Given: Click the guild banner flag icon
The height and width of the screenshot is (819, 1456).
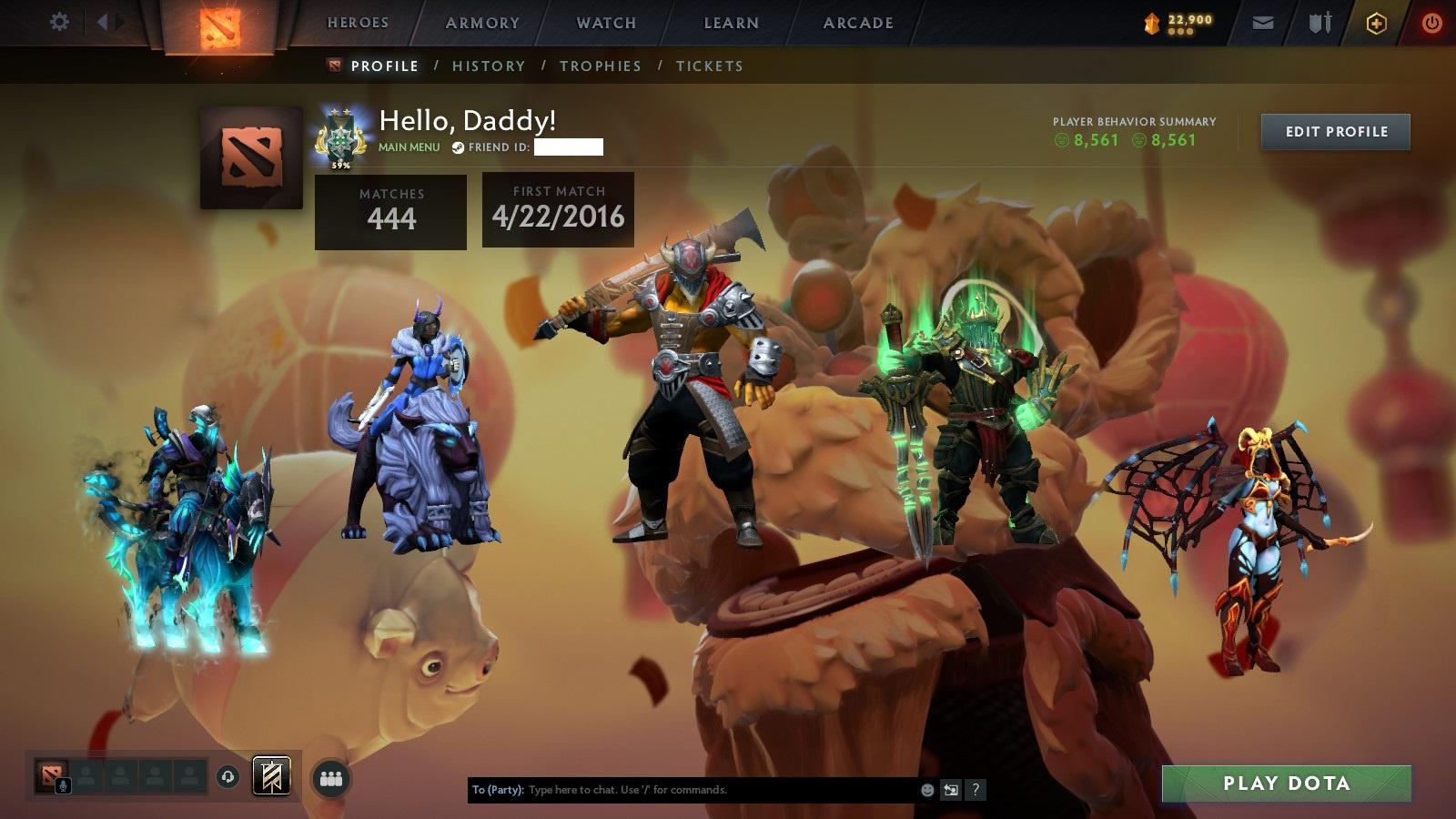Looking at the screenshot, I should (272, 776).
